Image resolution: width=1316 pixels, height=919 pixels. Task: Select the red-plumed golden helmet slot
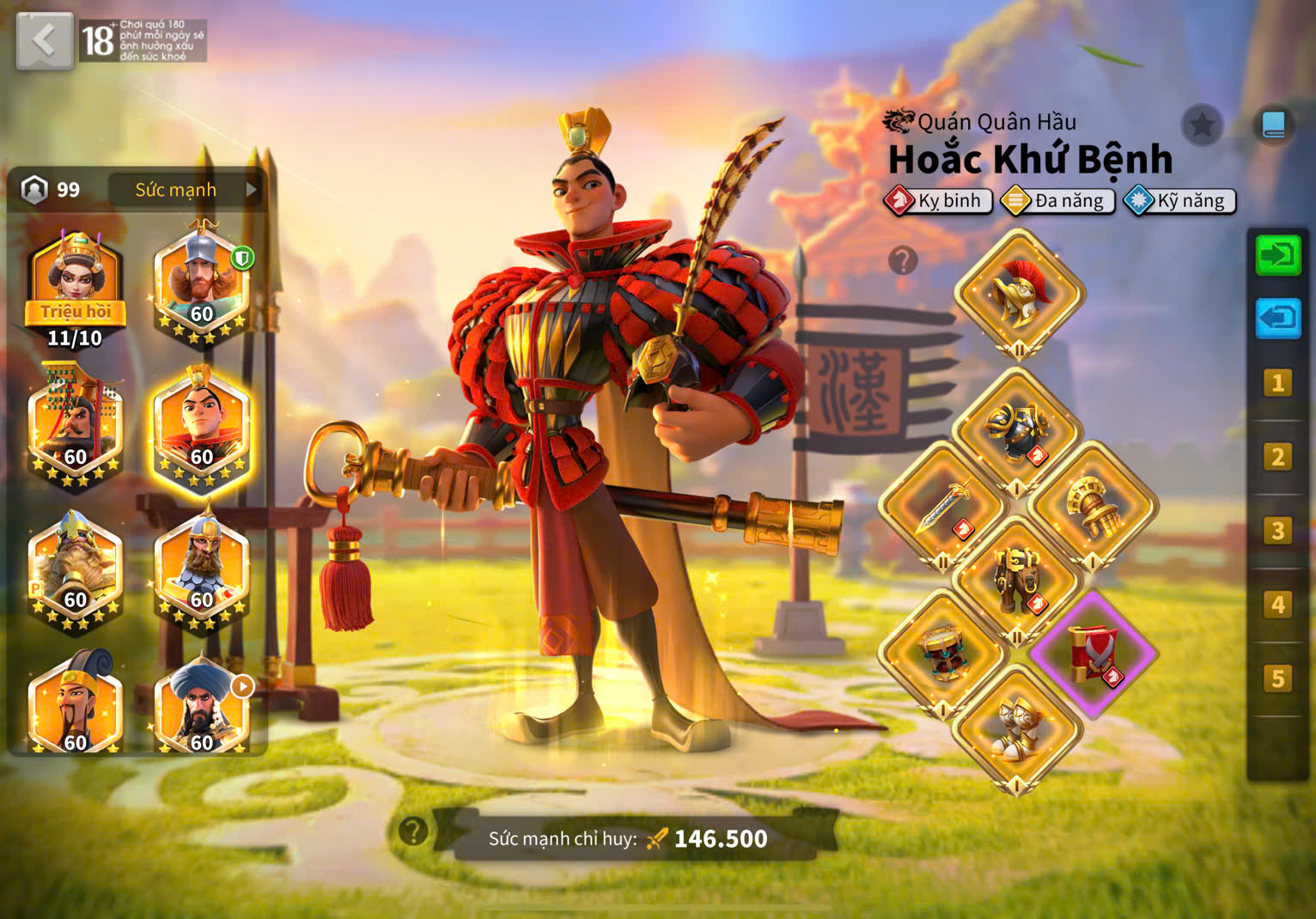tap(1019, 293)
